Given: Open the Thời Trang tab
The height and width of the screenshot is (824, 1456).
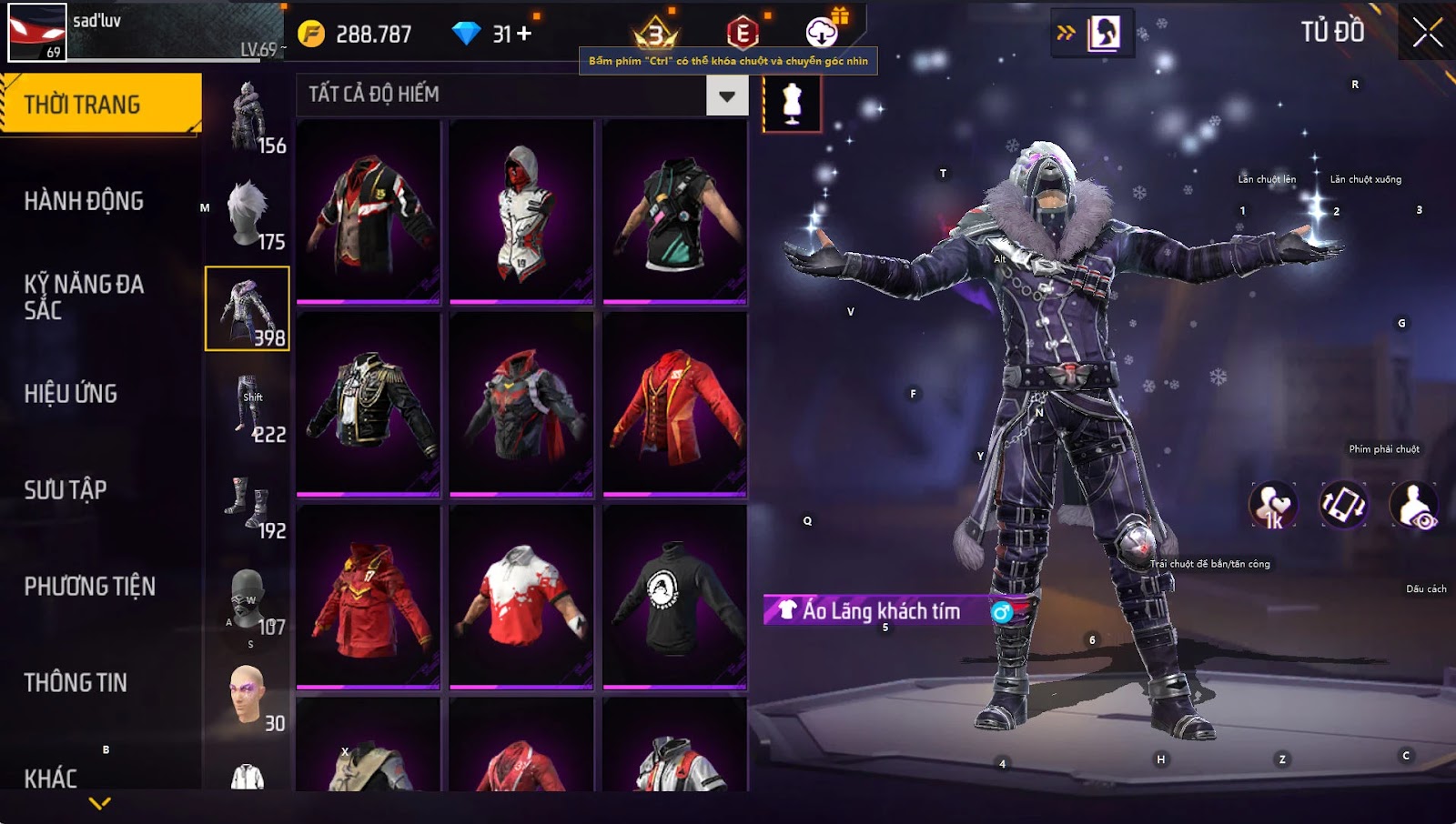Looking at the screenshot, I should pos(100,105).
